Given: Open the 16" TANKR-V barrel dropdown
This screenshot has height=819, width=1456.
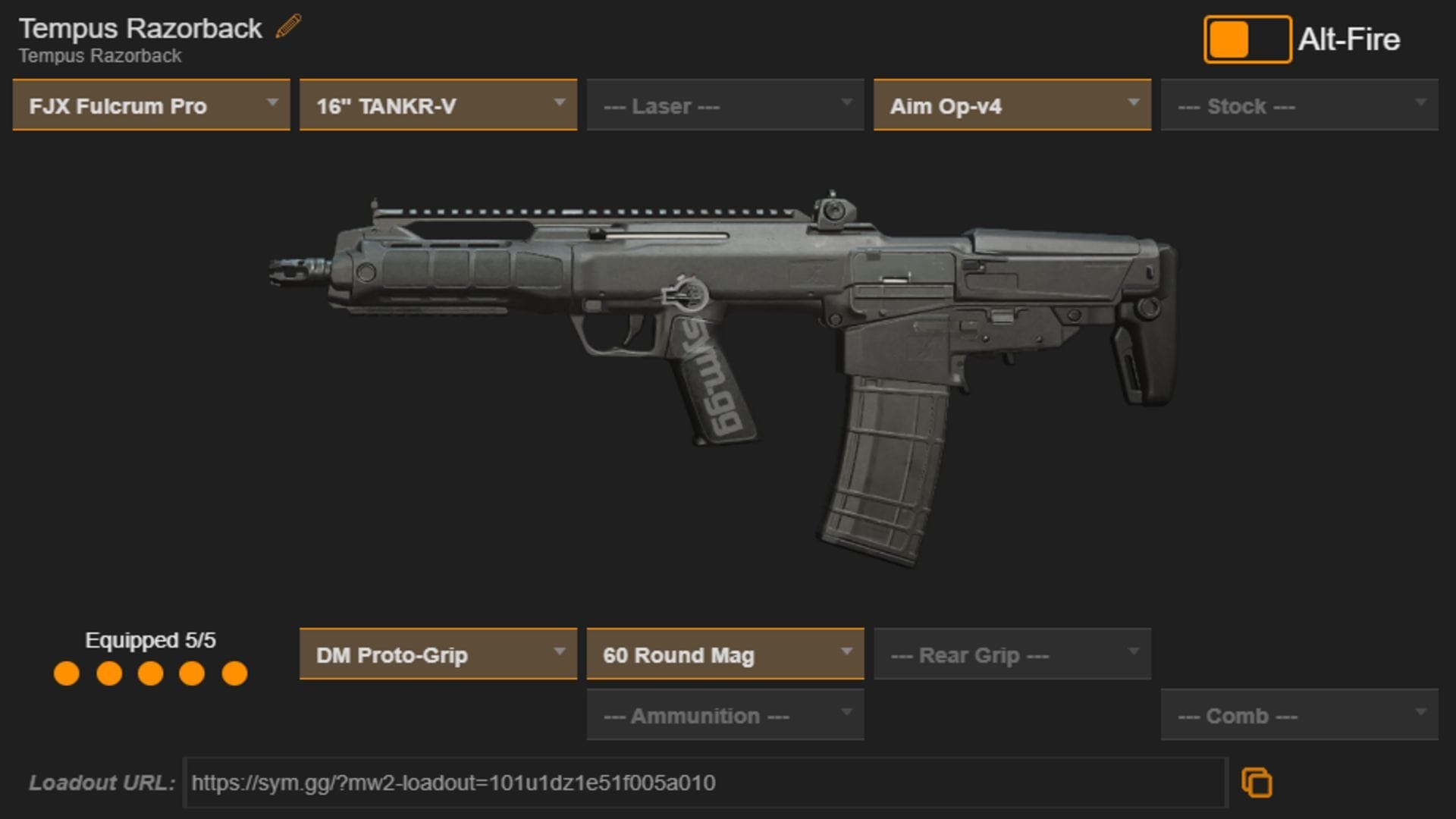Looking at the screenshot, I should point(438,105).
